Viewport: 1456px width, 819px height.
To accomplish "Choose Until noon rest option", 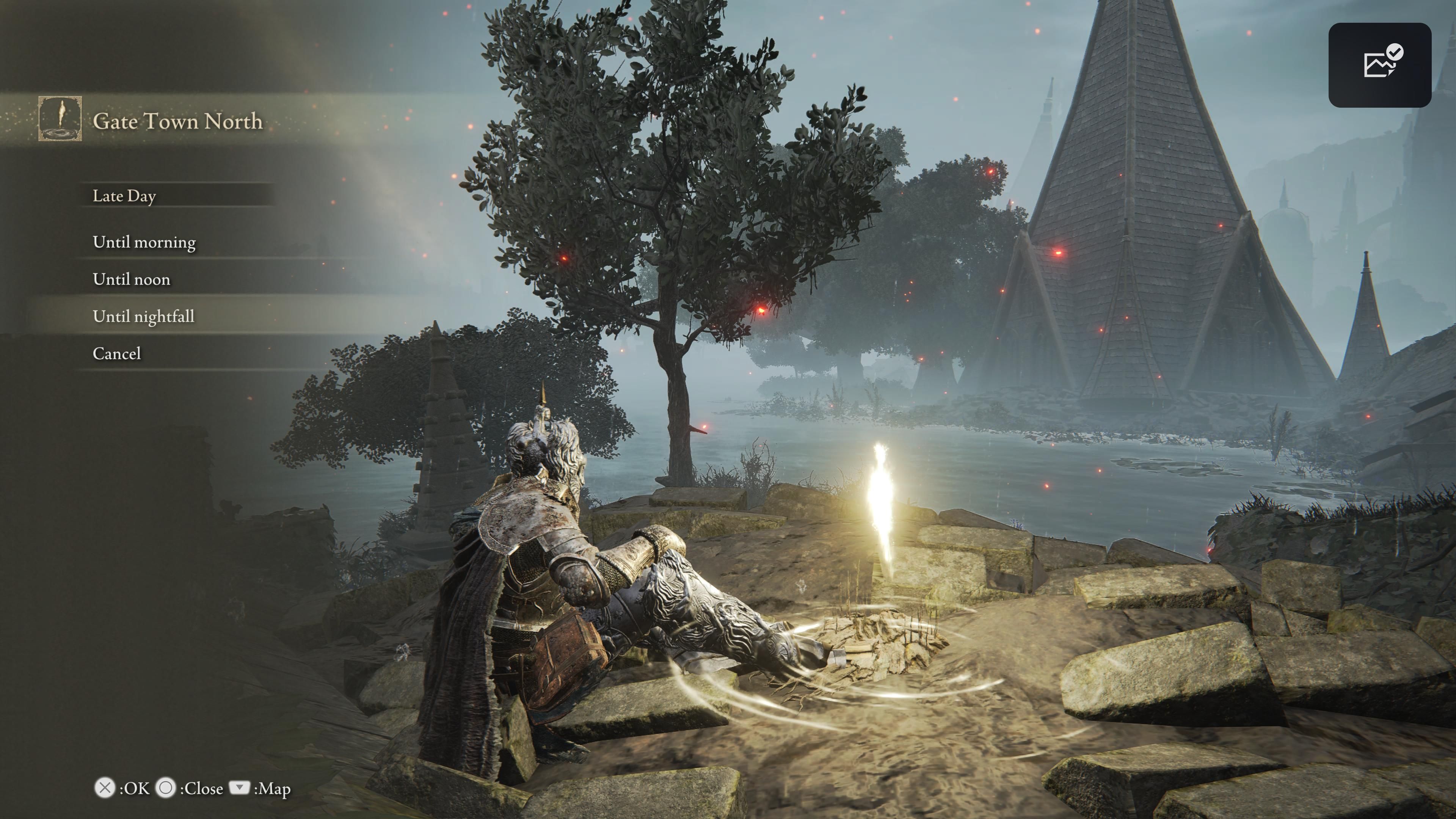I will coord(131,279).
